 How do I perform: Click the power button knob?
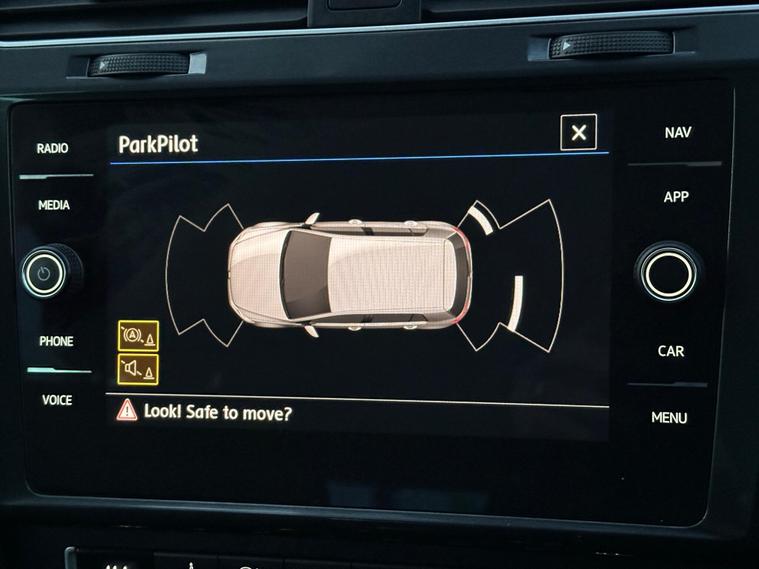point(45,271)
